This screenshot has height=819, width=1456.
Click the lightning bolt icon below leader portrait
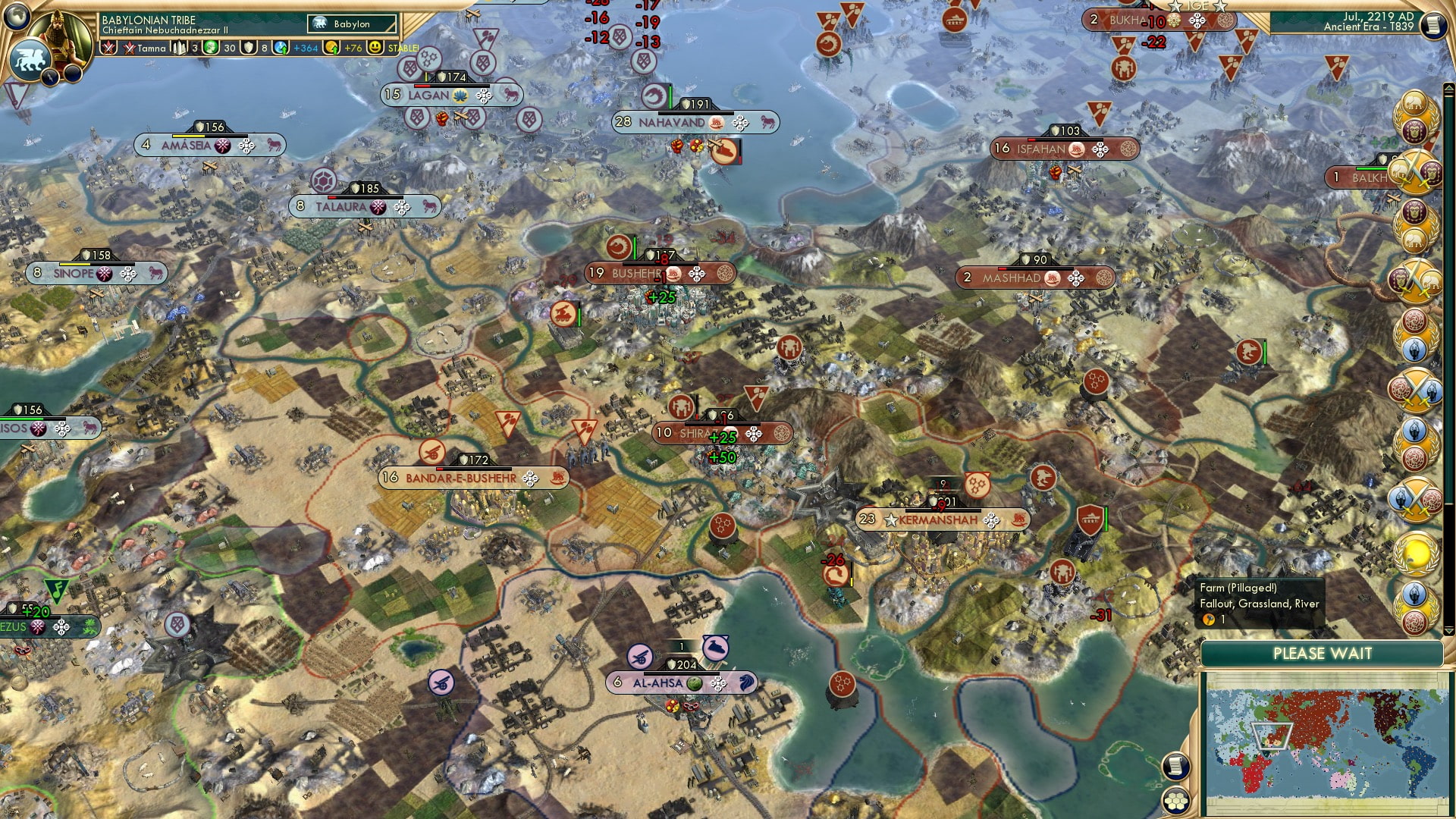pos(49,77)
